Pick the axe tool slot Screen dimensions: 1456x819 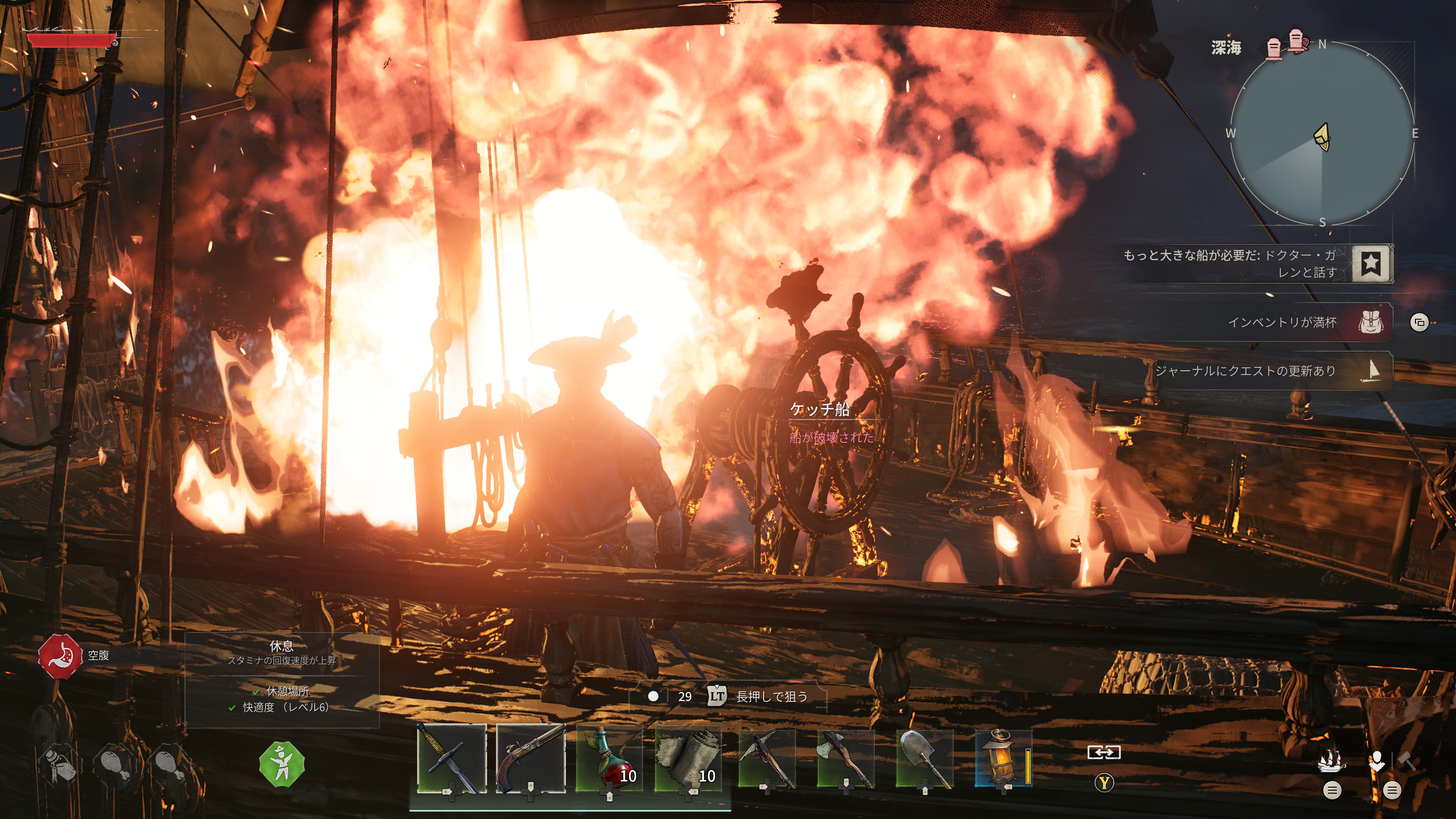coord(845,758)
